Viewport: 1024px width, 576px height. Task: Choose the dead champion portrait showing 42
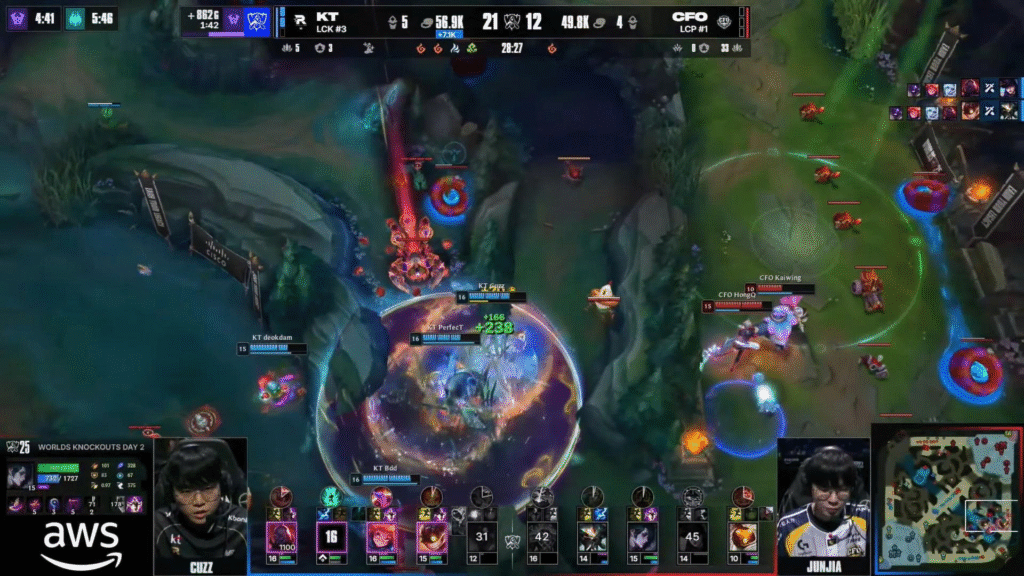pos(542,536)
